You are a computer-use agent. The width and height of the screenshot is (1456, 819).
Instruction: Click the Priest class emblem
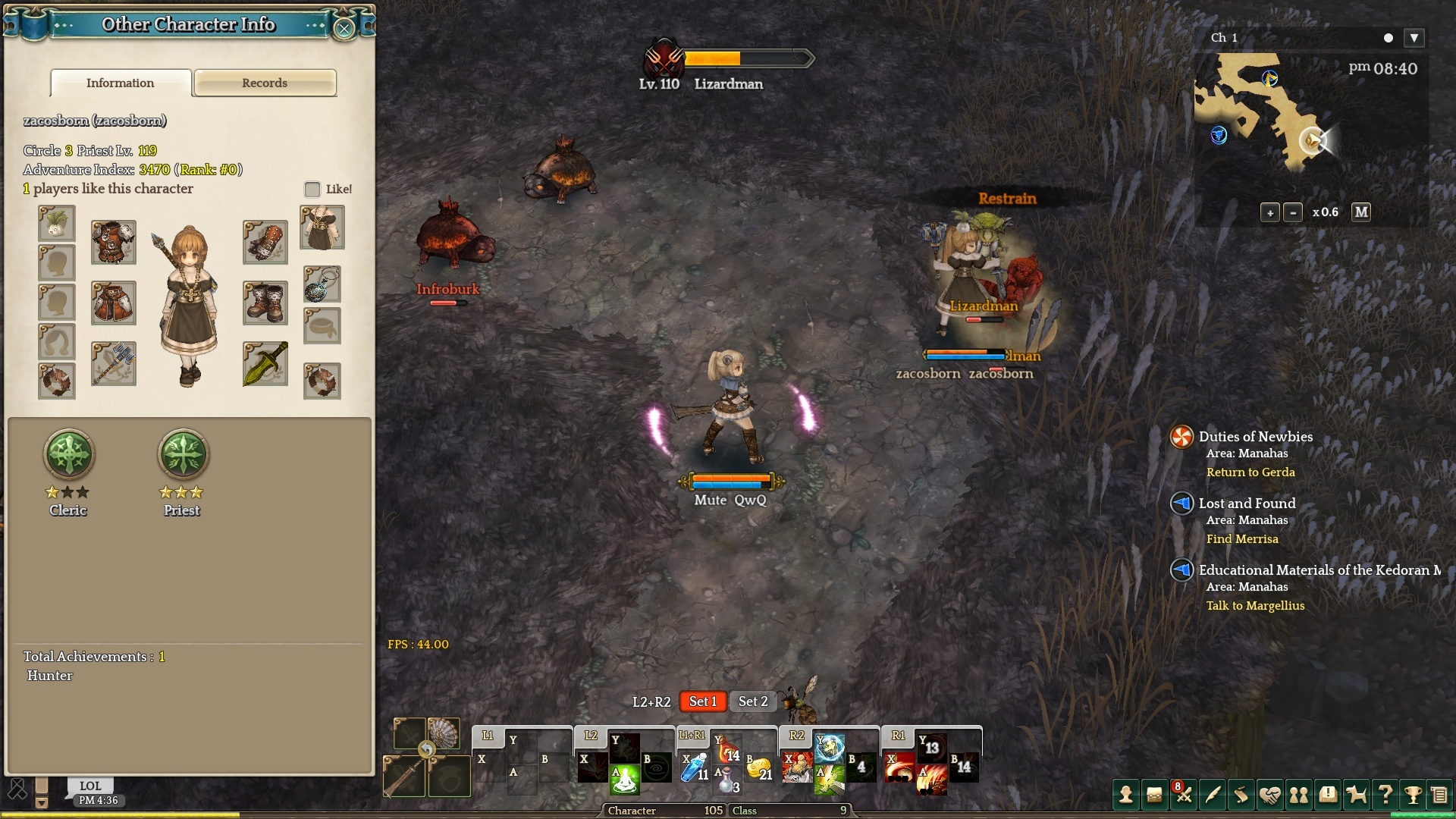183,454
